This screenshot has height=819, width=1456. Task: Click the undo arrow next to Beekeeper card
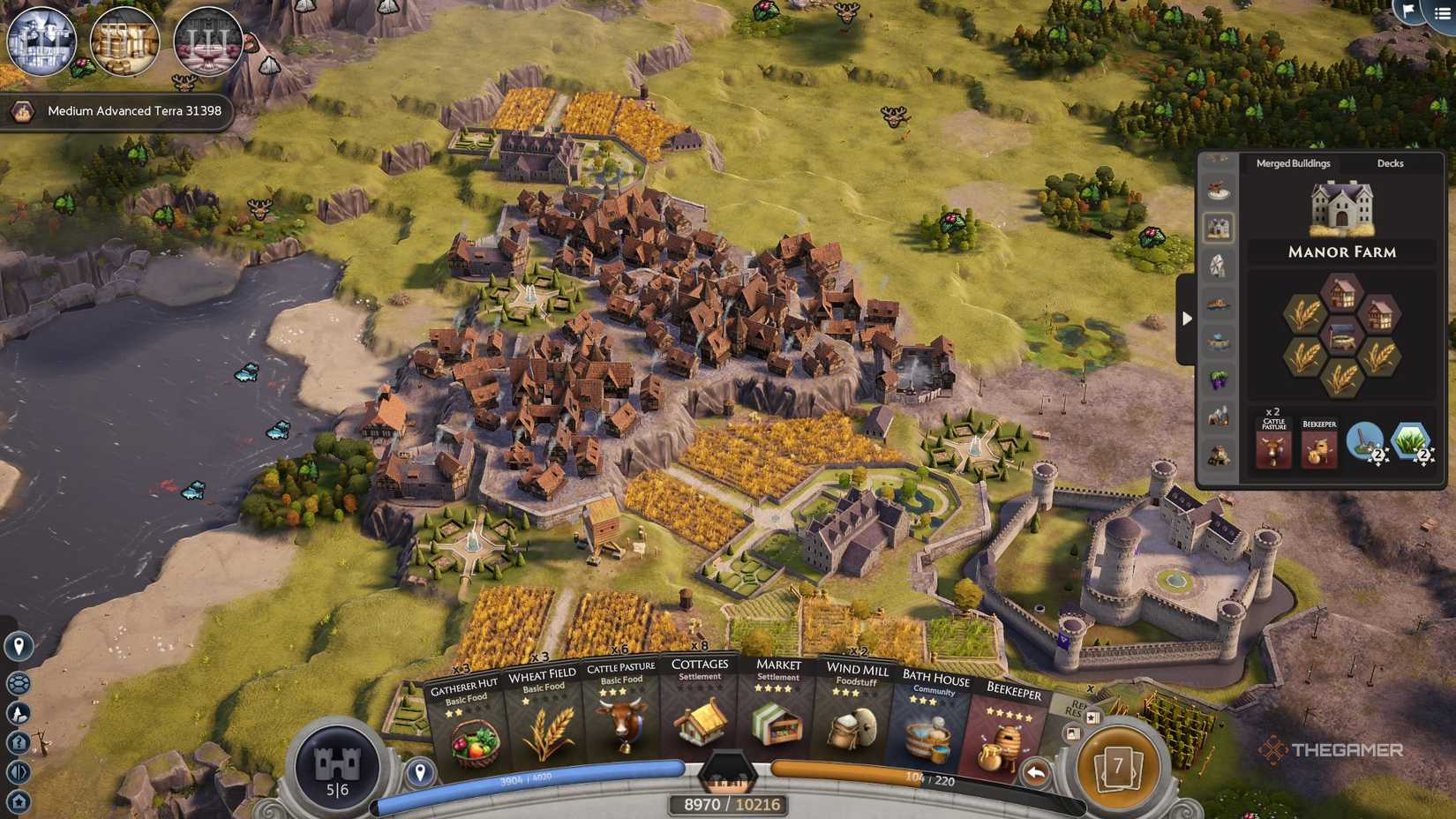pos(1034,770)
